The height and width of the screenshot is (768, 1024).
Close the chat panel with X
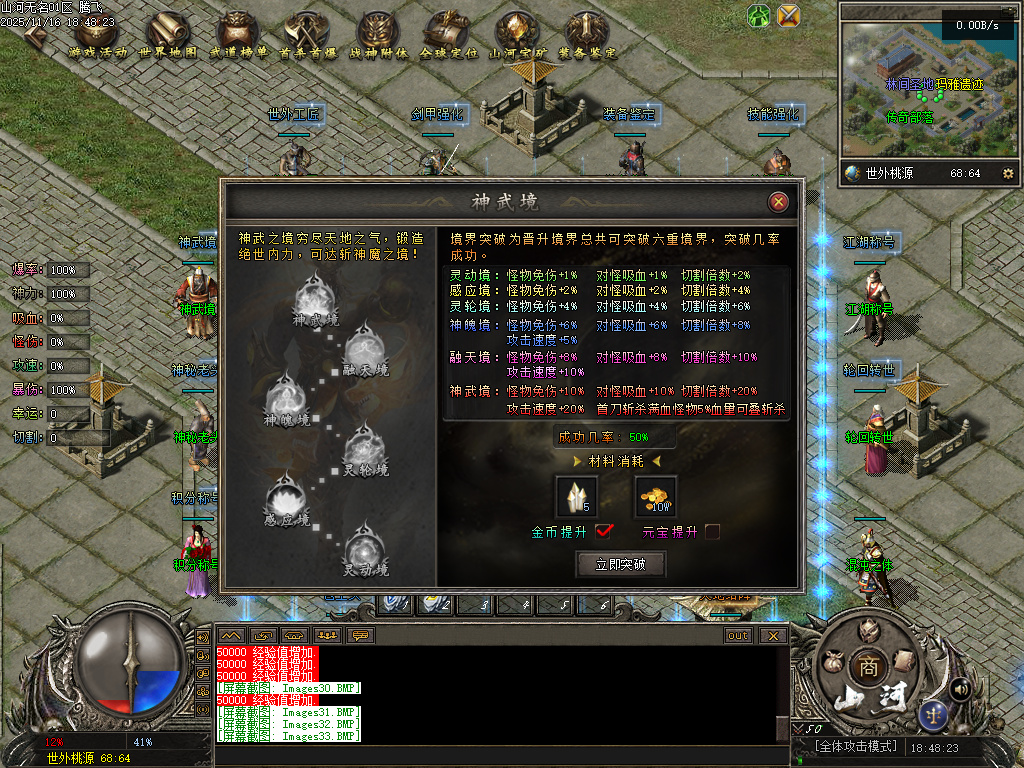pyautogui.click(x=772, y=635)
